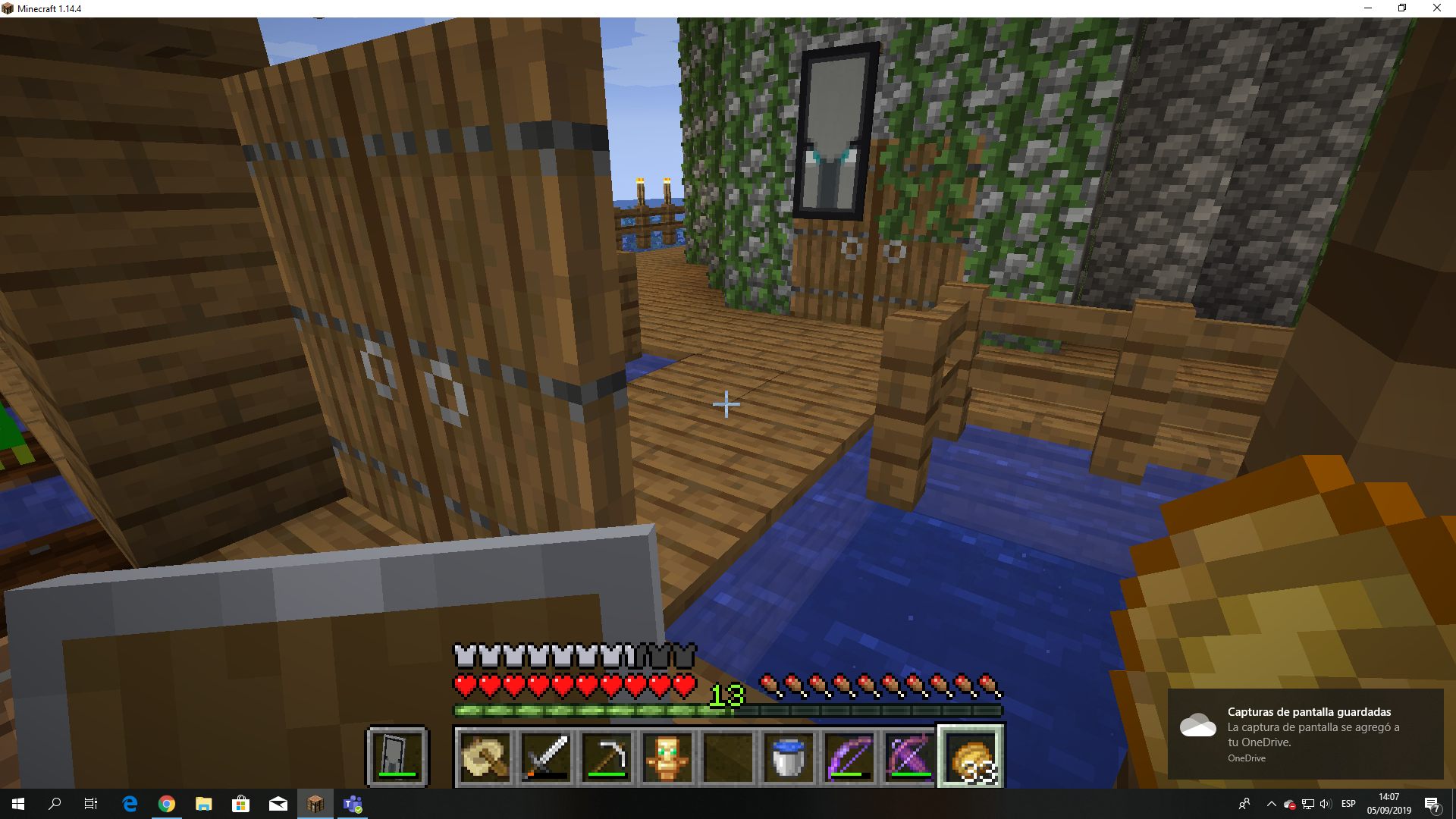The width and height of the screenshot is (1456, 819).
Task: Choose the enchanted bow slot
Action: [x=849, y=757]
